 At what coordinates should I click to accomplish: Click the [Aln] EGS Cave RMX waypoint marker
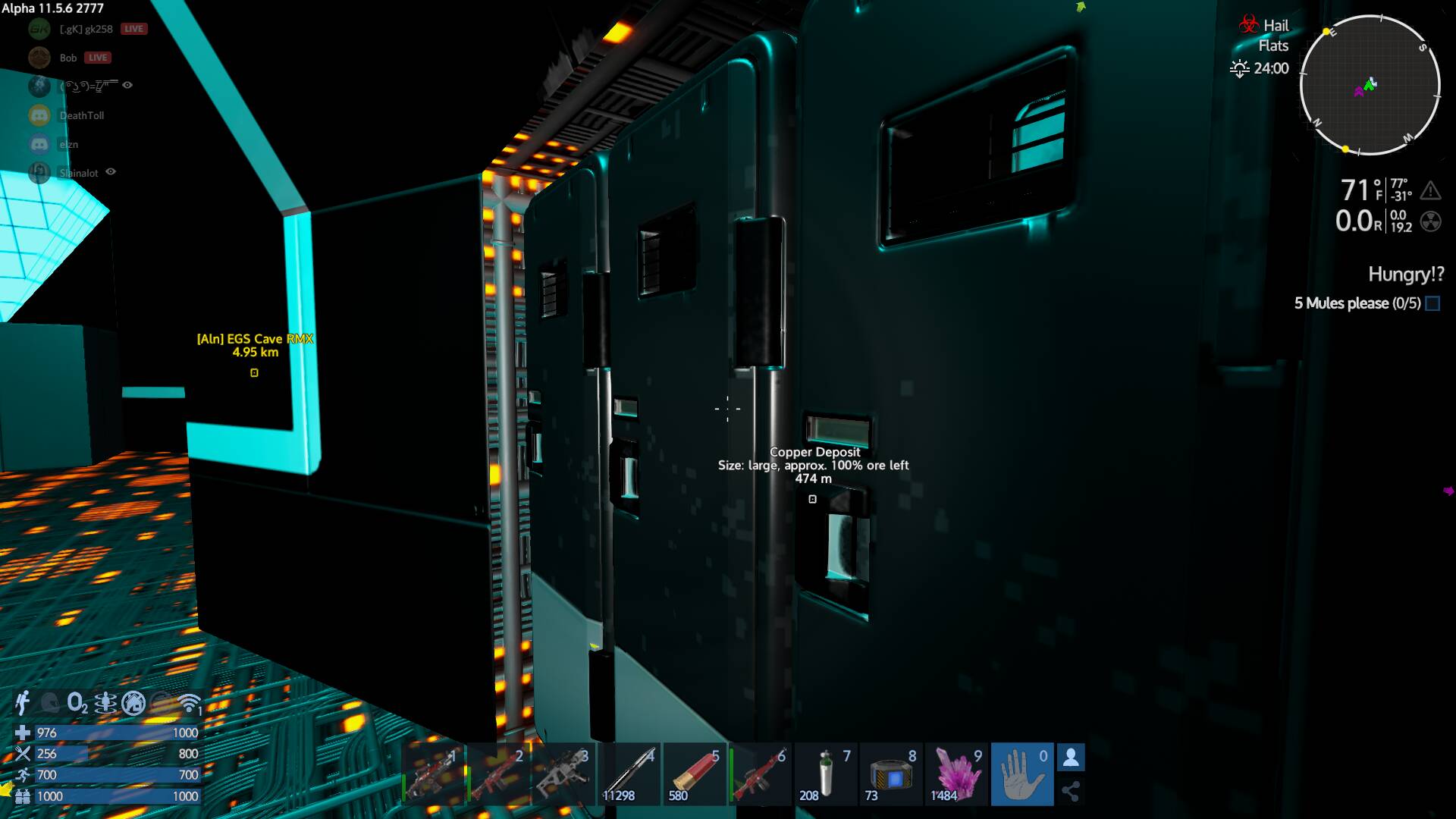(255, 372)
